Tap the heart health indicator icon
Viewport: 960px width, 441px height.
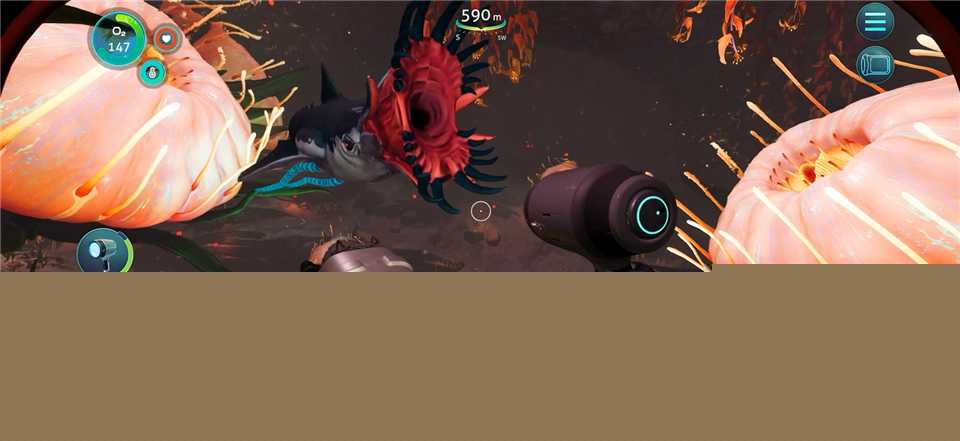[x=167, y=39]
